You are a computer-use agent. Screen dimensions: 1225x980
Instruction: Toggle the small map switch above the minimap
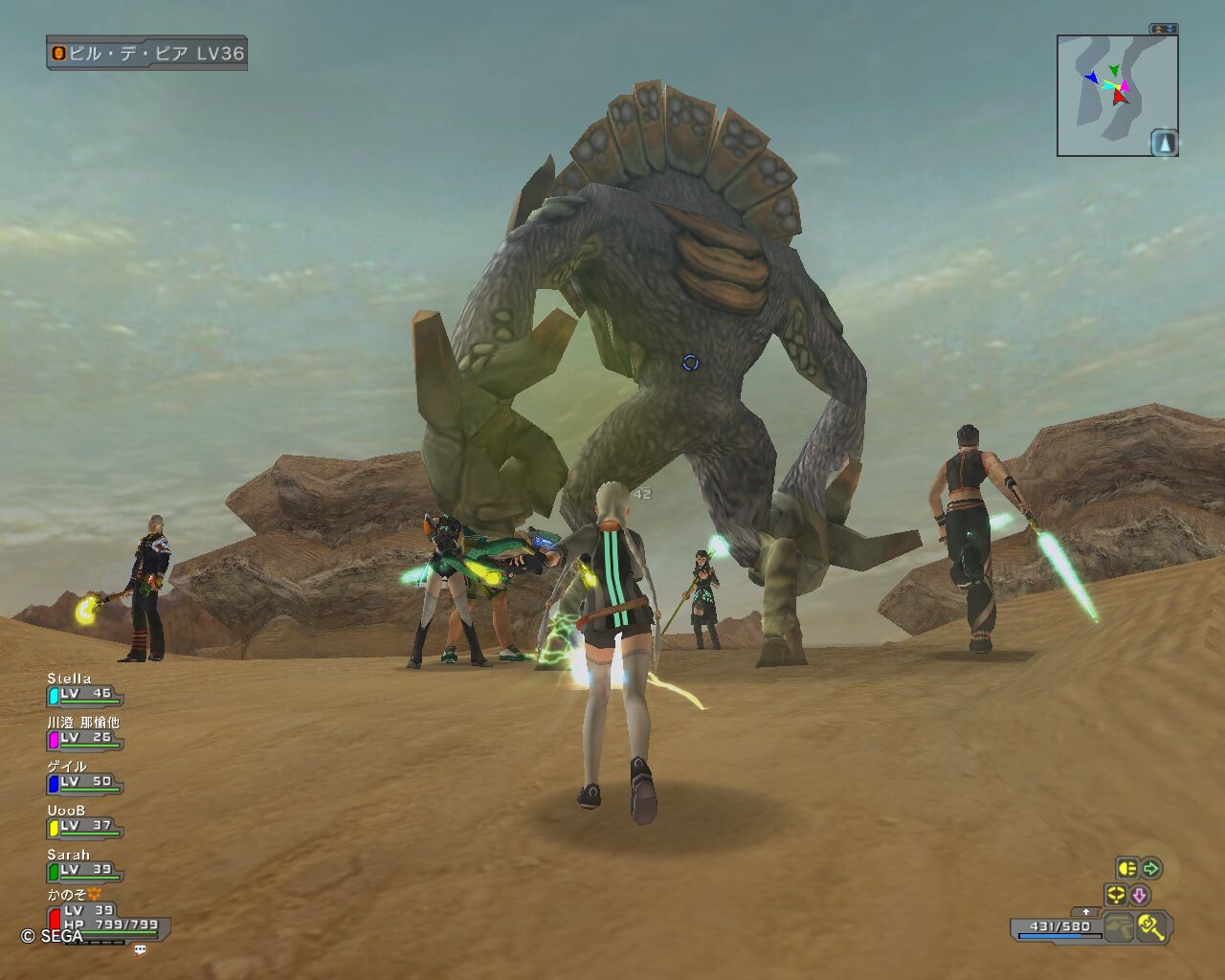[x=1164, y=30]
